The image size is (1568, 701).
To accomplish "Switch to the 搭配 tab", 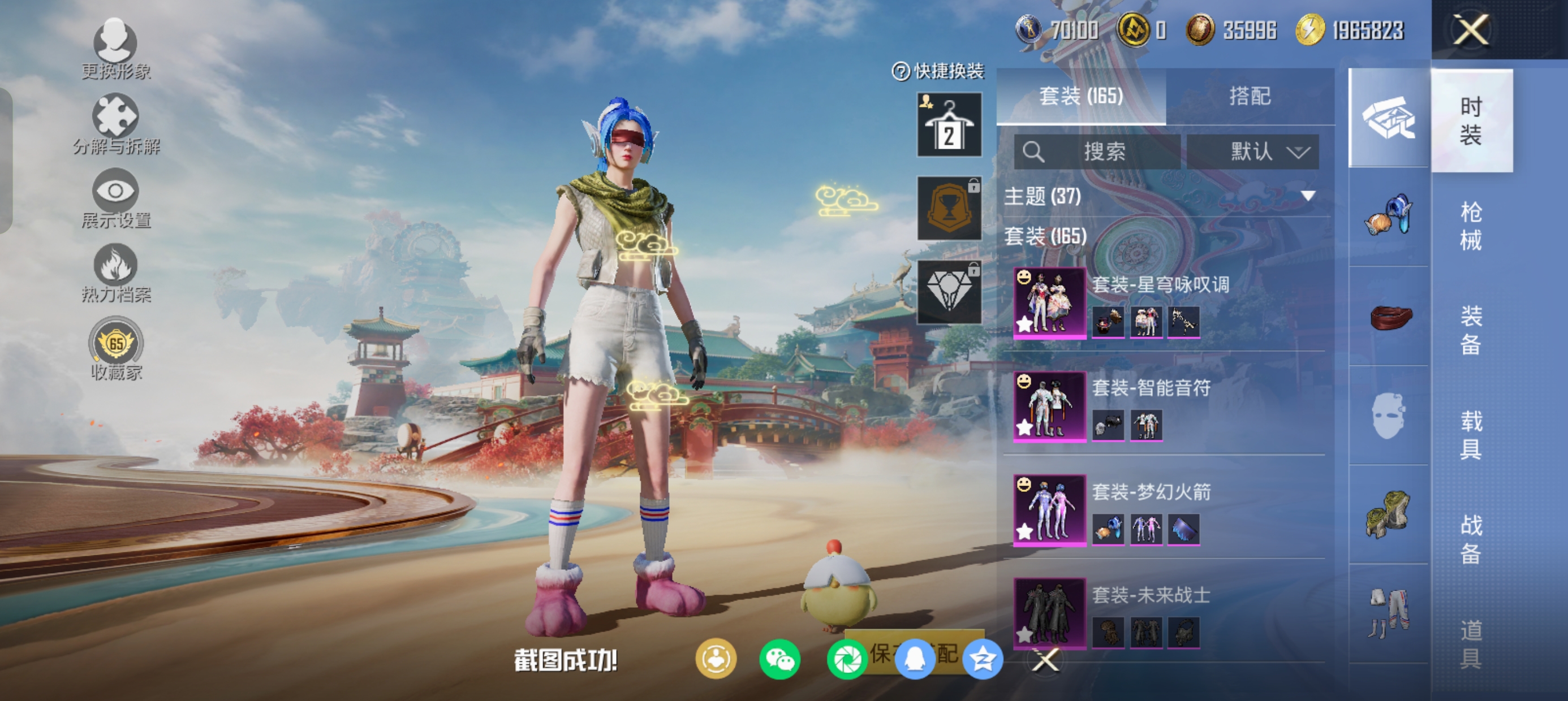I will click(x=1249, y=96).
